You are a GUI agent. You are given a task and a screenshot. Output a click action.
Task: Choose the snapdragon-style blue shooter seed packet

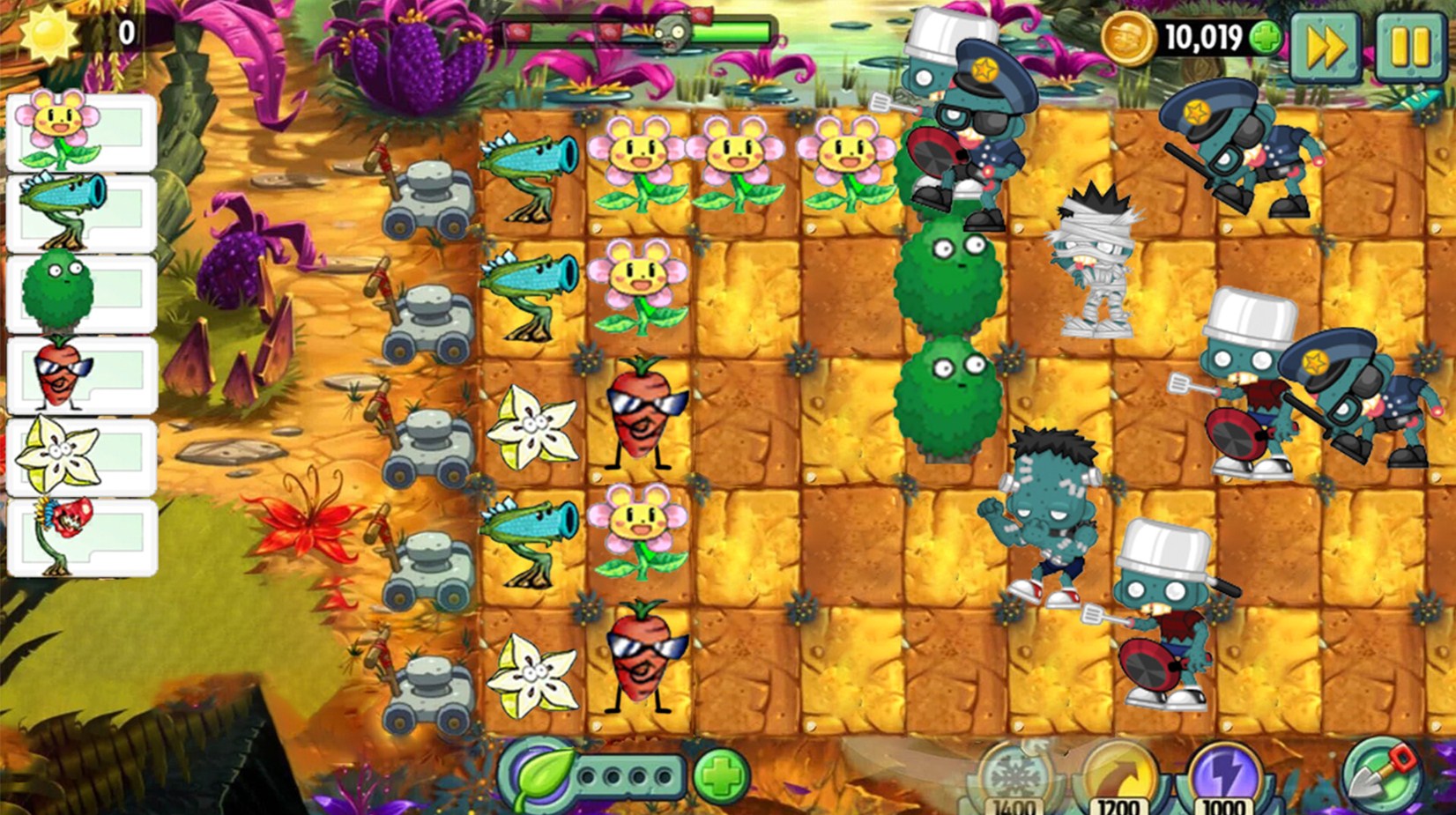point(81,213)
